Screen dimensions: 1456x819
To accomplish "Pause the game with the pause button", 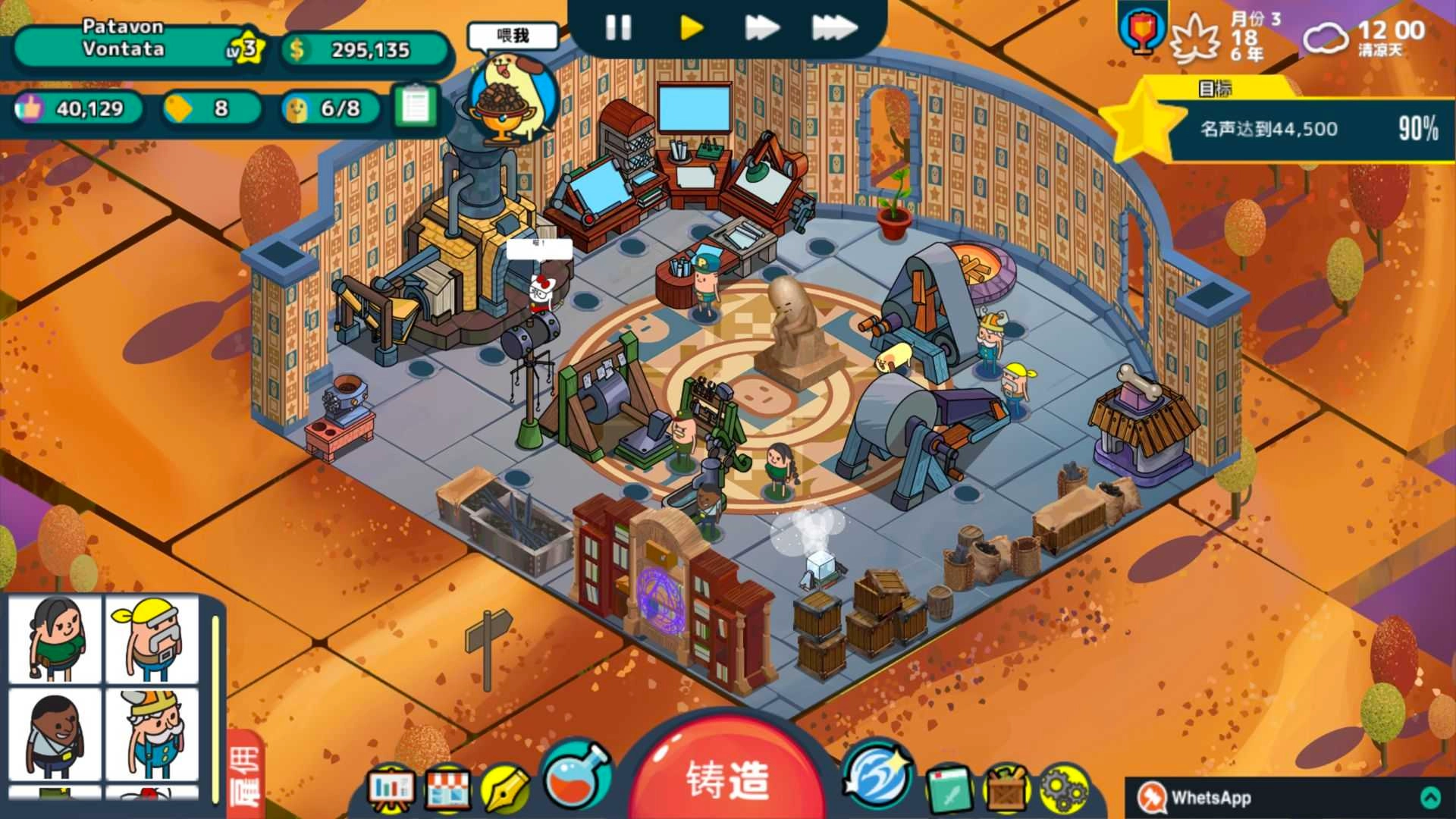I will 618,29.
